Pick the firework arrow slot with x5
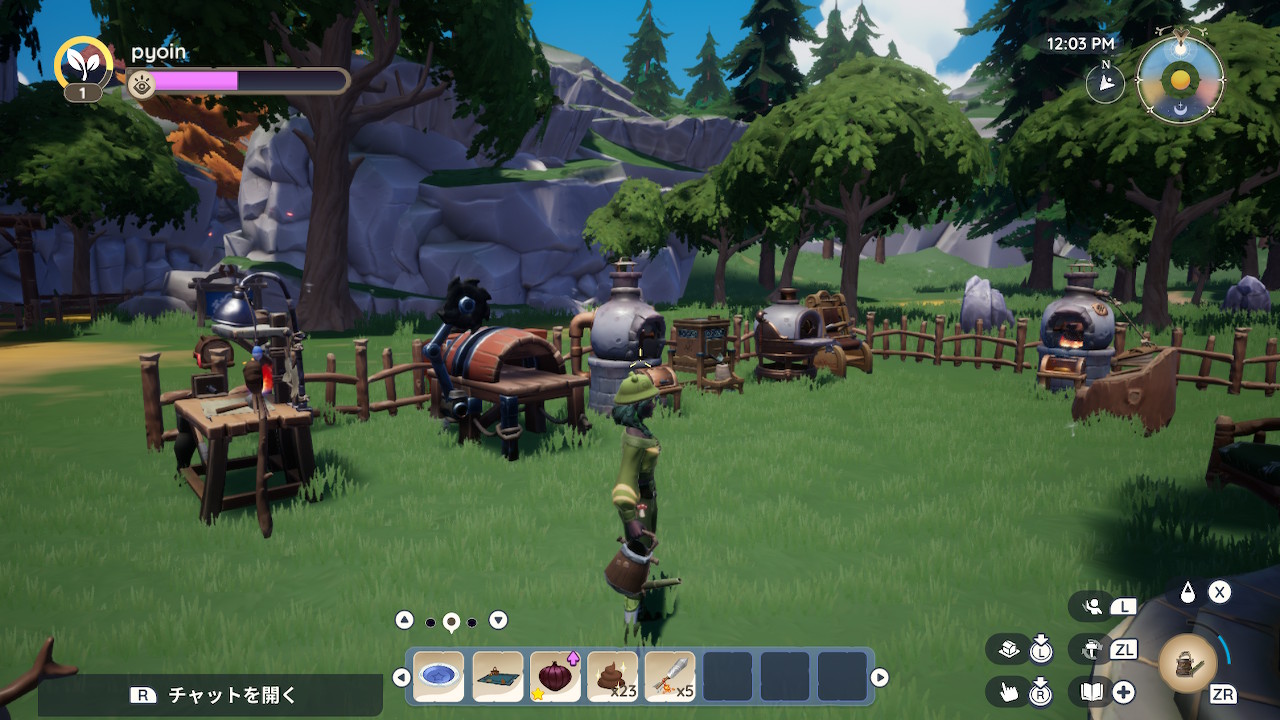The image size is (1280, 720). [x=670, y=677]
